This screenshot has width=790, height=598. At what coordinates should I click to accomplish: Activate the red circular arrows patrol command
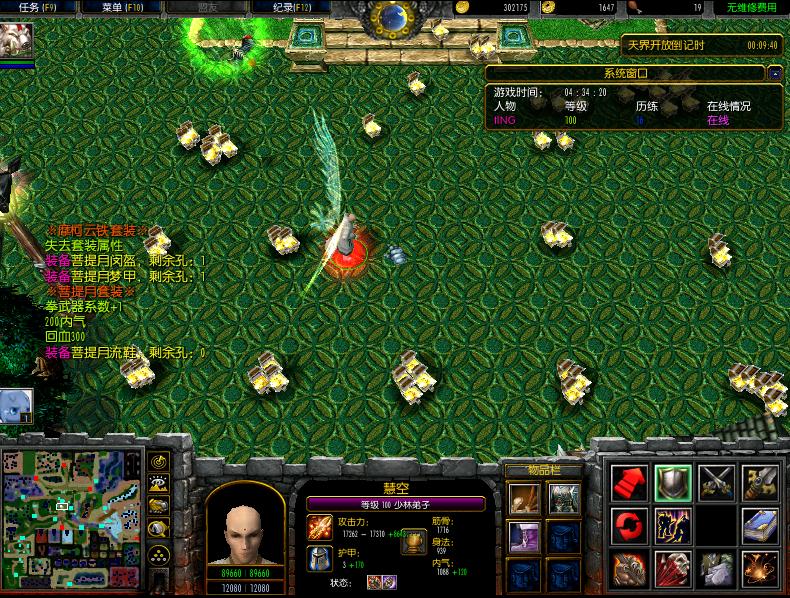(630, 525)
